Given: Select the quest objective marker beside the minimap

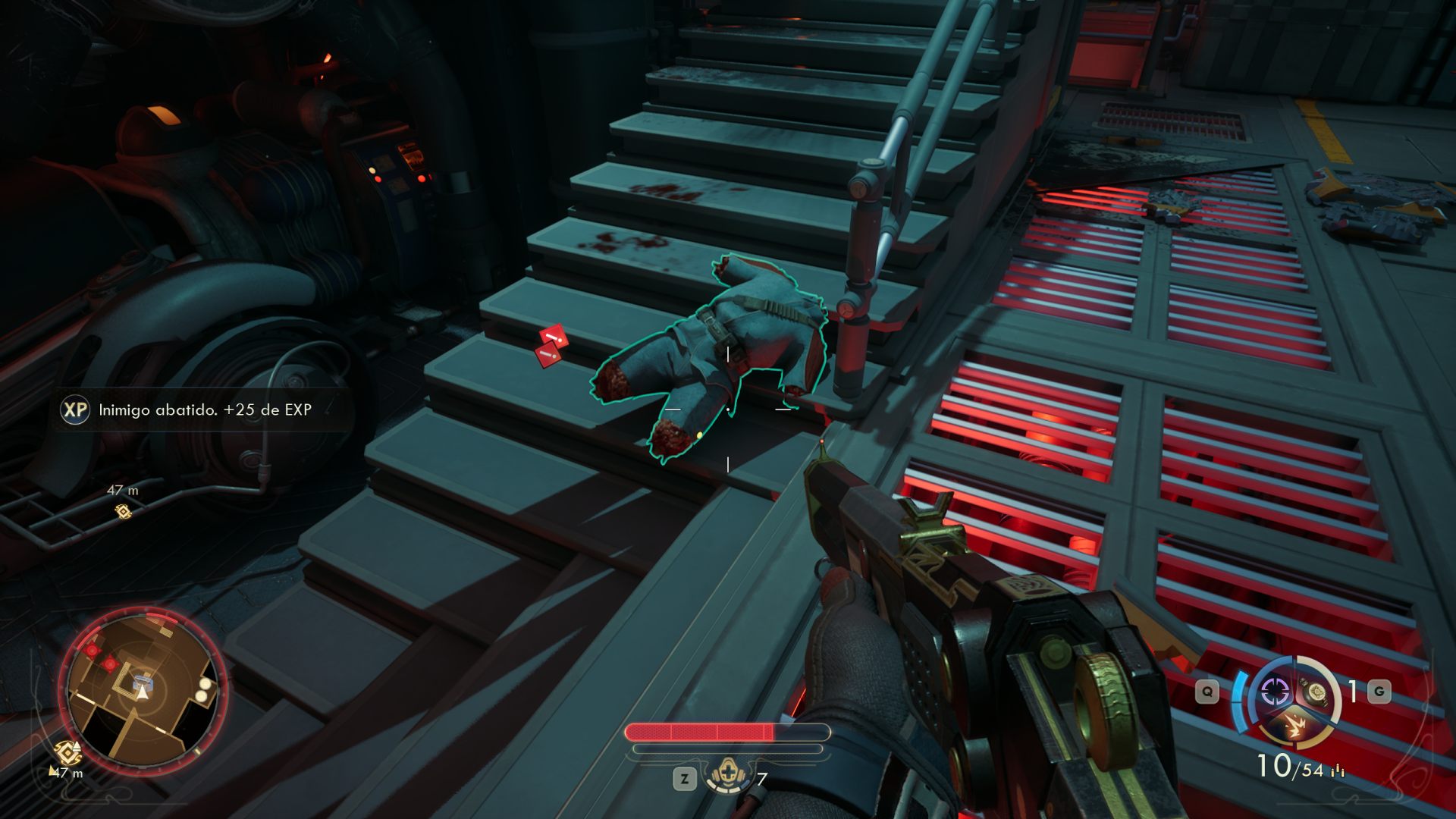Looking at the screenshot, I should pos(69,752).
